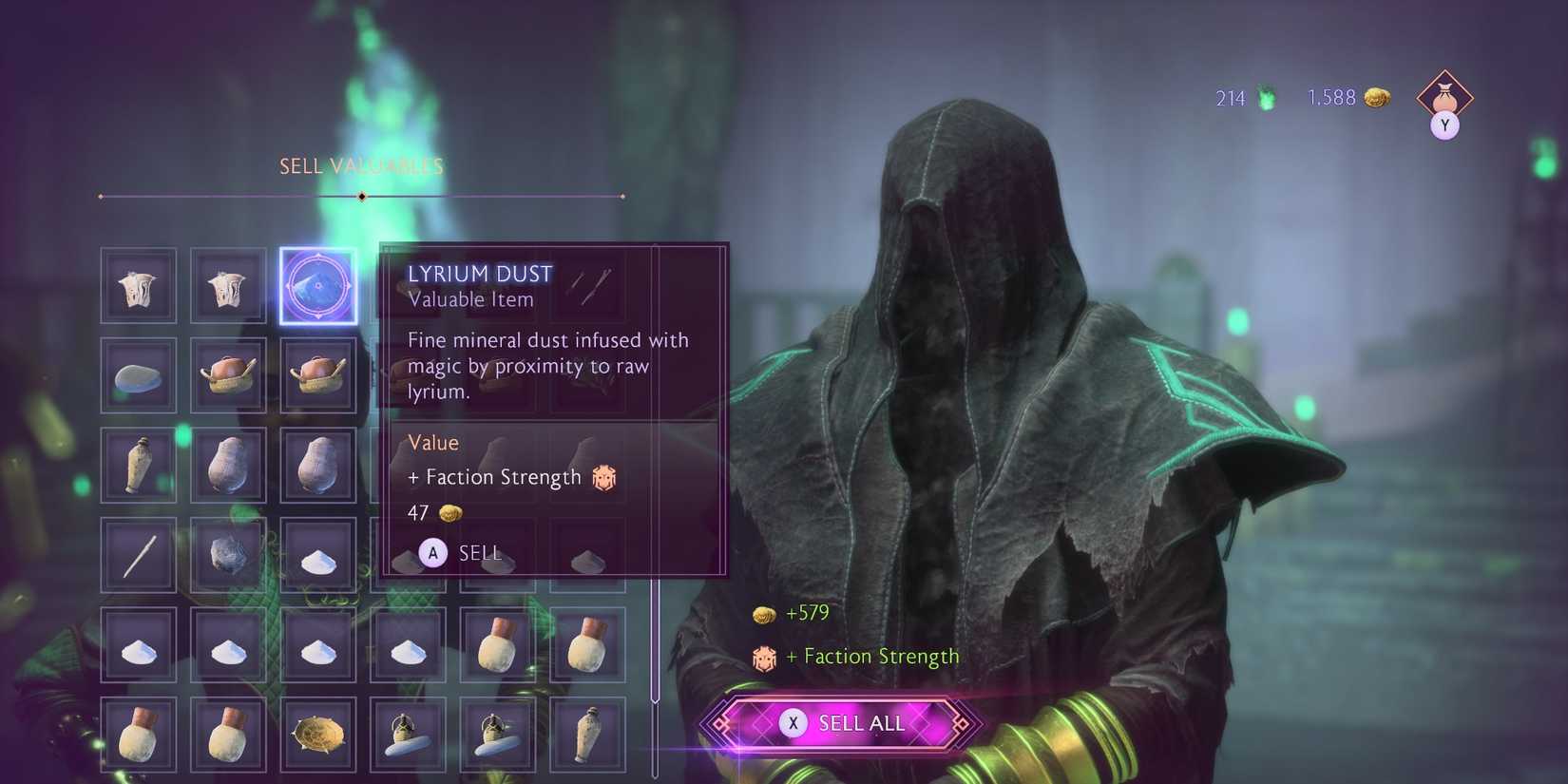This screenshot has height=784, width=1568.
Task: Click the diamond marker on the SELL VALUABLES divider
Action: click(360, 197)
